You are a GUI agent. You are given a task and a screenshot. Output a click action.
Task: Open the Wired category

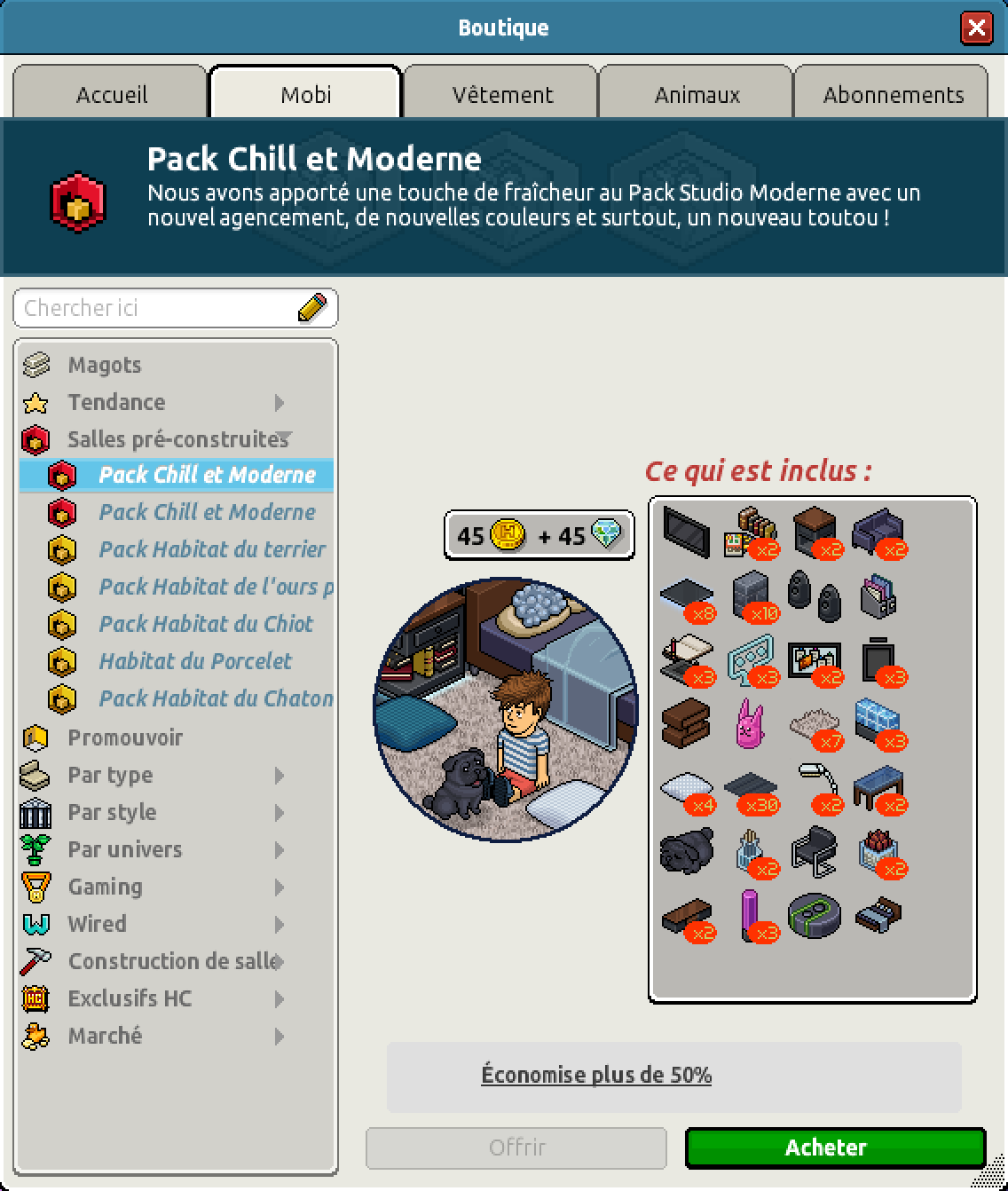97,924
